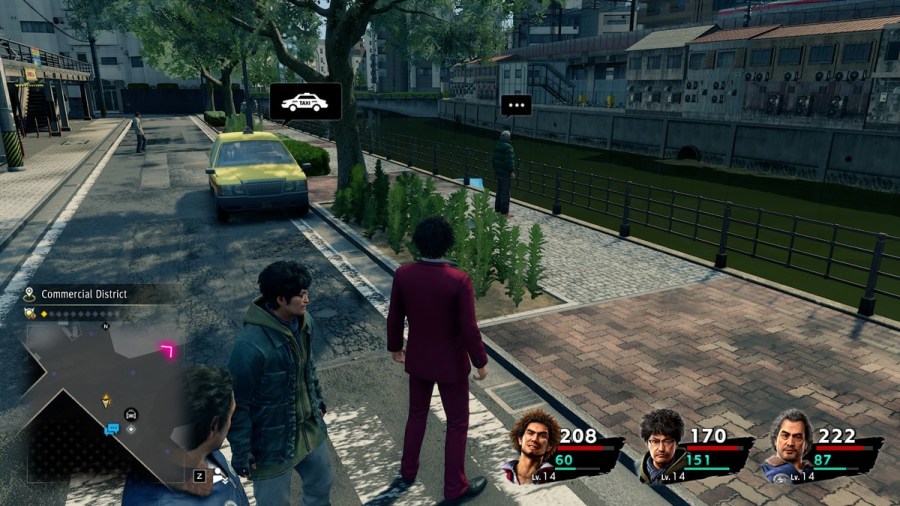This screenshot has height=506, width=900.
Task: Select the pink destination marker on minimap
Action: 167,350
